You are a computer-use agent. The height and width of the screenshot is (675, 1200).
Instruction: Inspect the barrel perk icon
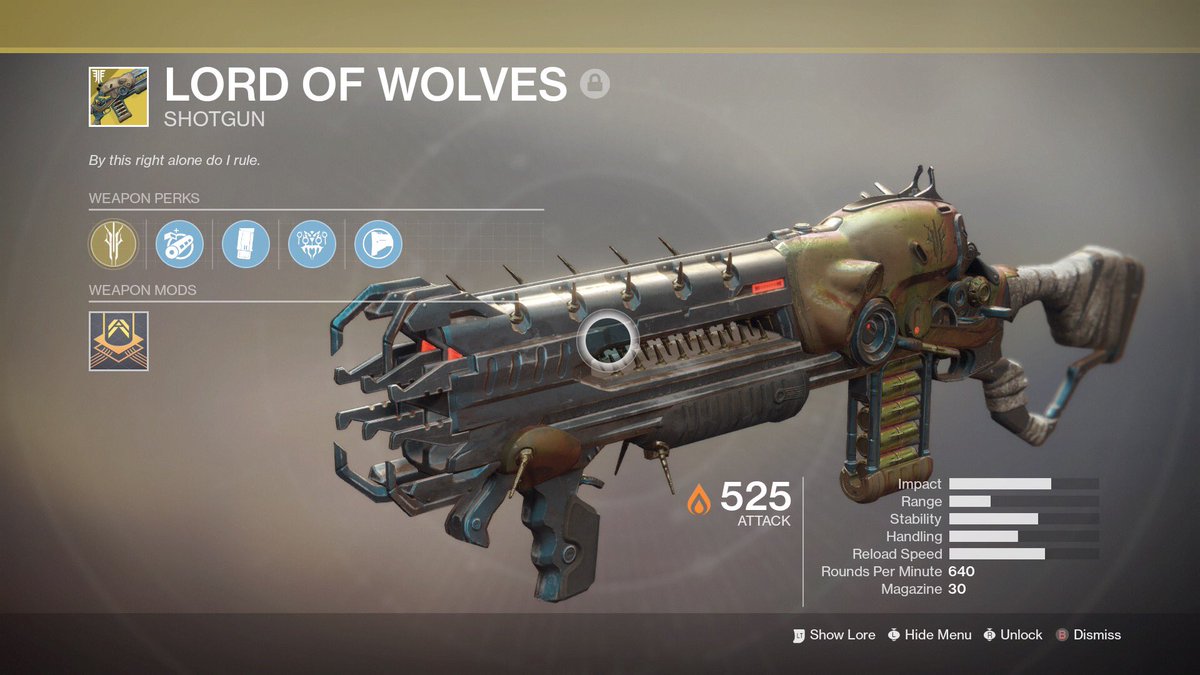pyautogui.click(x=180, y=244)
